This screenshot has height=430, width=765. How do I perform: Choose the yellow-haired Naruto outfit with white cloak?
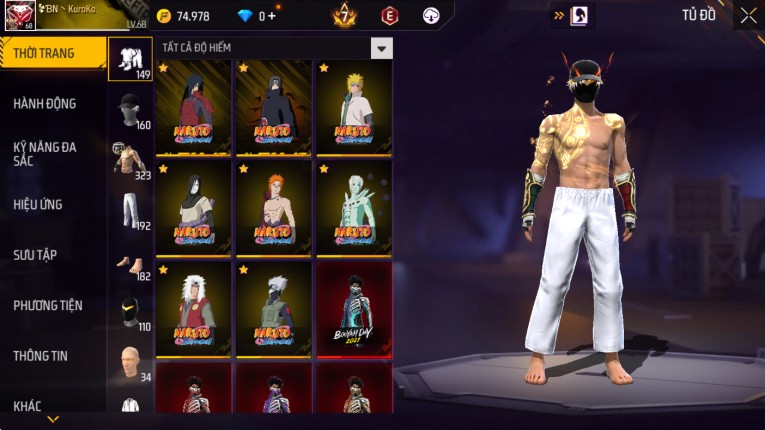354,107
